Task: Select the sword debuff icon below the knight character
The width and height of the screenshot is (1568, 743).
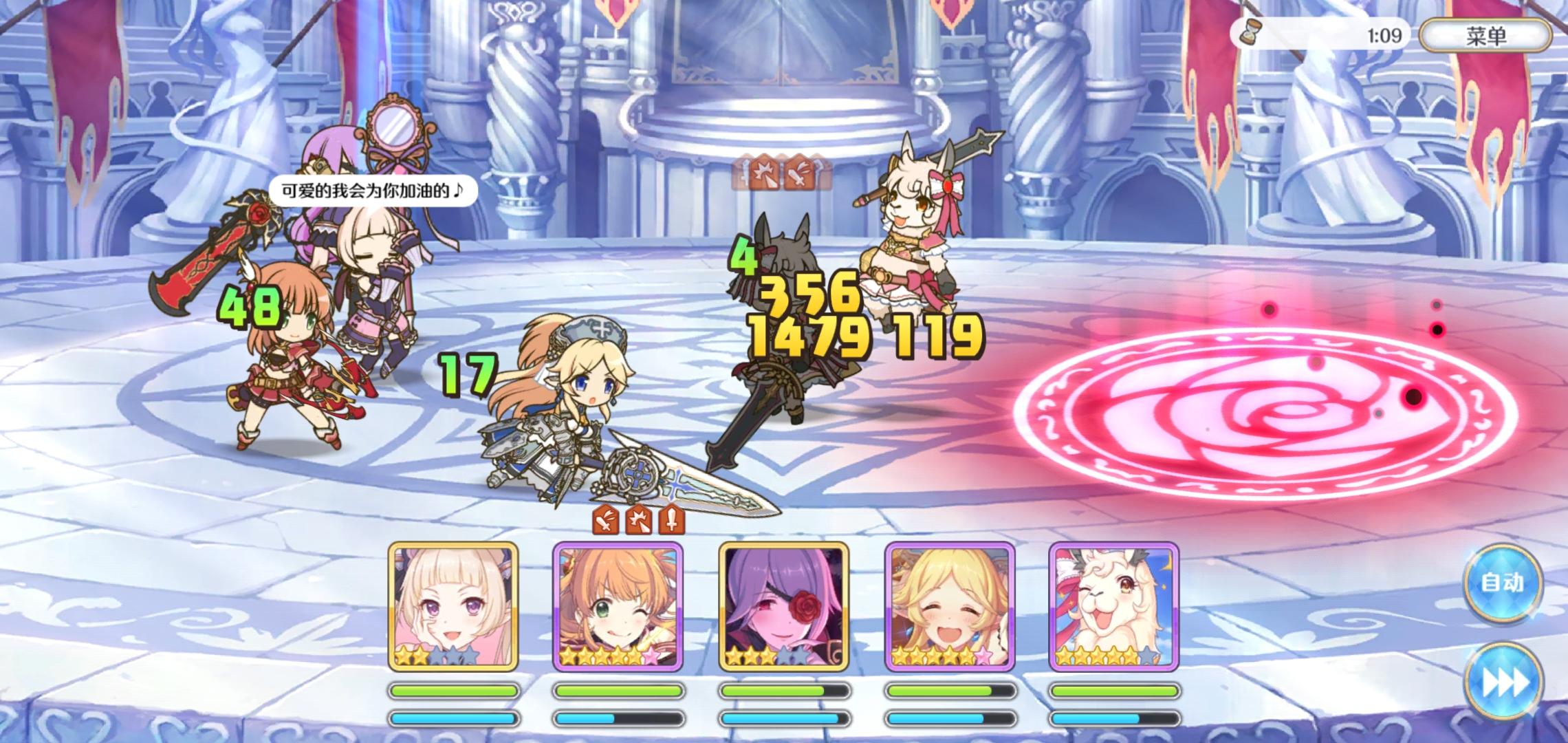Action: tap(671, 524)
